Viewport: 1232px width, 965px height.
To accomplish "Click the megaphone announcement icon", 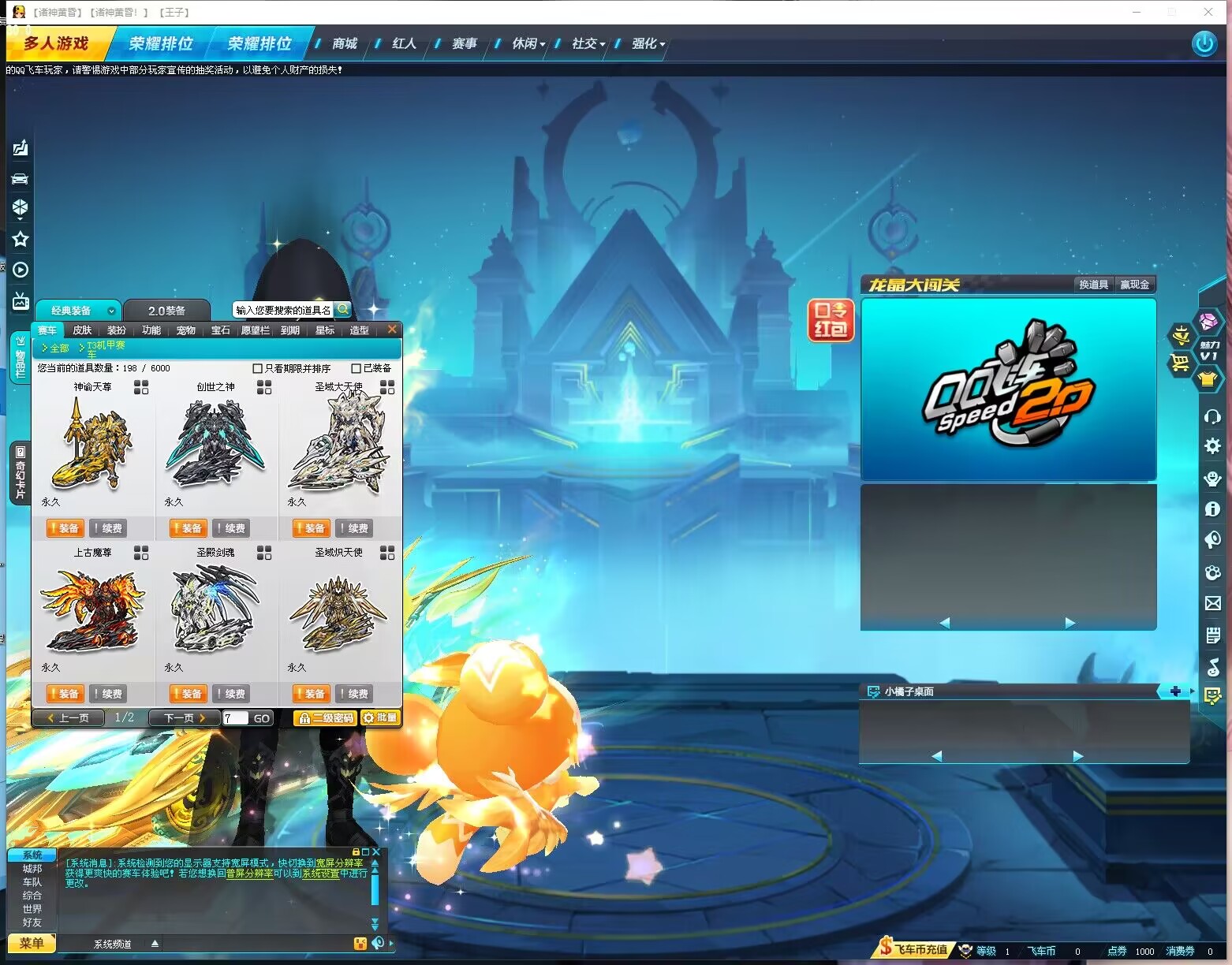I will pos(1212,539).
